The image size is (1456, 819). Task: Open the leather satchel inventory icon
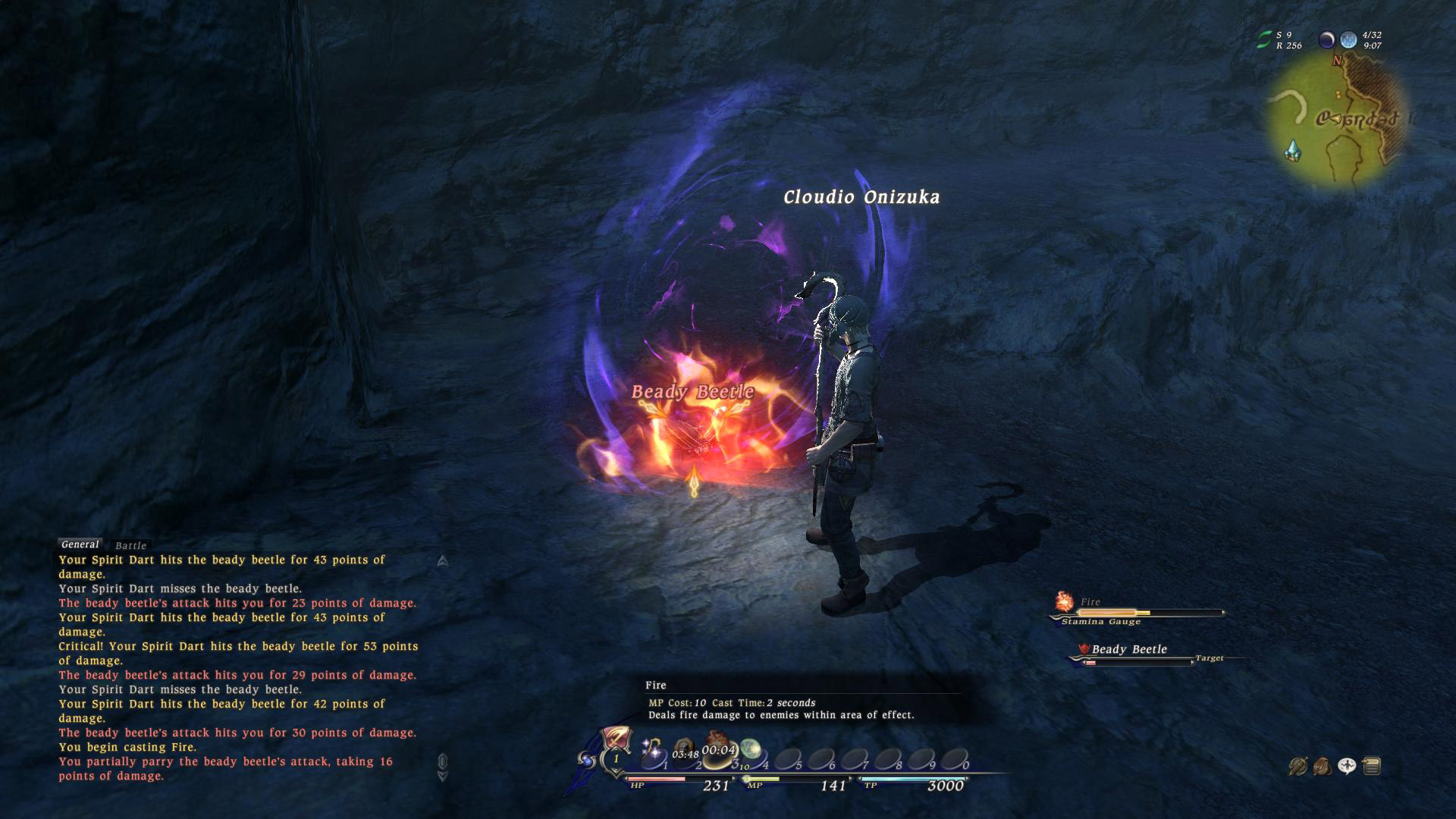pyautogui.click(x=1322, y=767)
